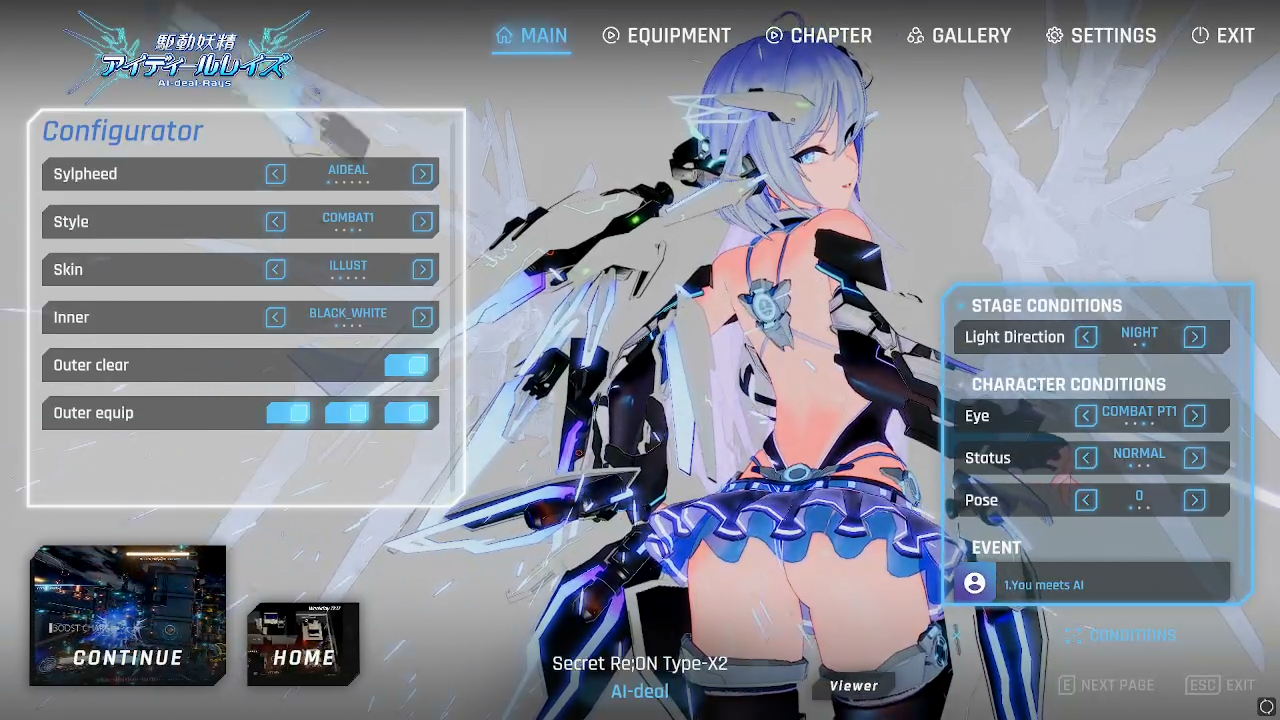1280x720 pixels.
Task: Click the CONTINUE thumbnail
Action: click(x=128, y=616)
